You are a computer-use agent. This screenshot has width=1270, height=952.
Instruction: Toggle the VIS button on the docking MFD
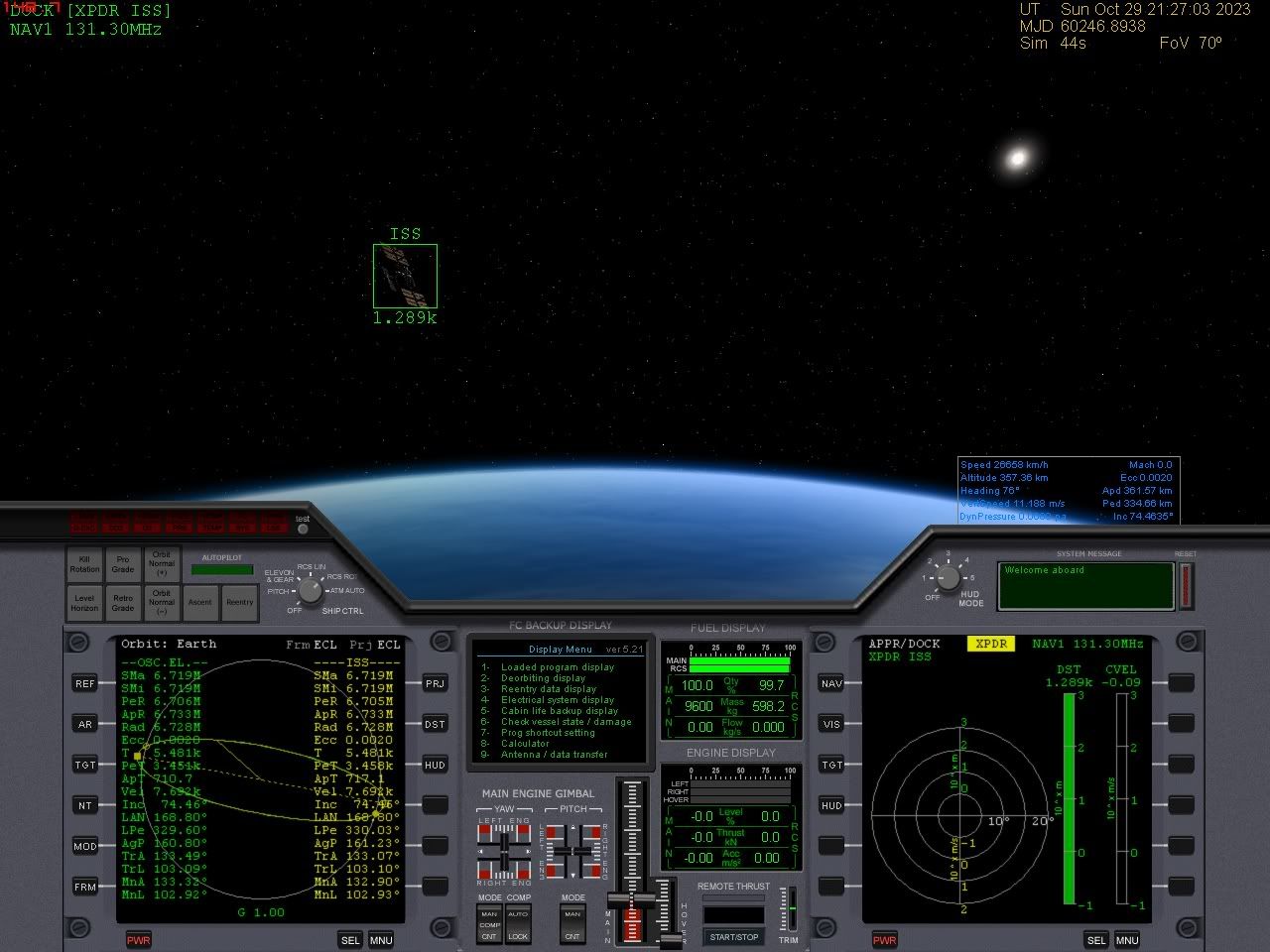click(831, 724)
